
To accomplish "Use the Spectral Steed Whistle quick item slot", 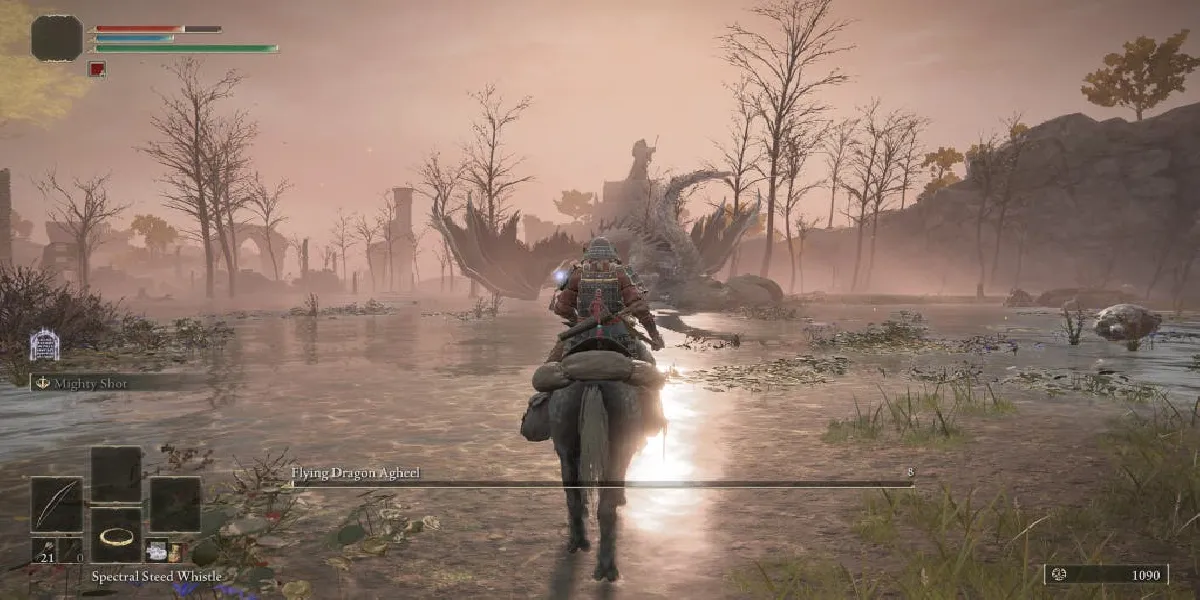I will point(117,535).
